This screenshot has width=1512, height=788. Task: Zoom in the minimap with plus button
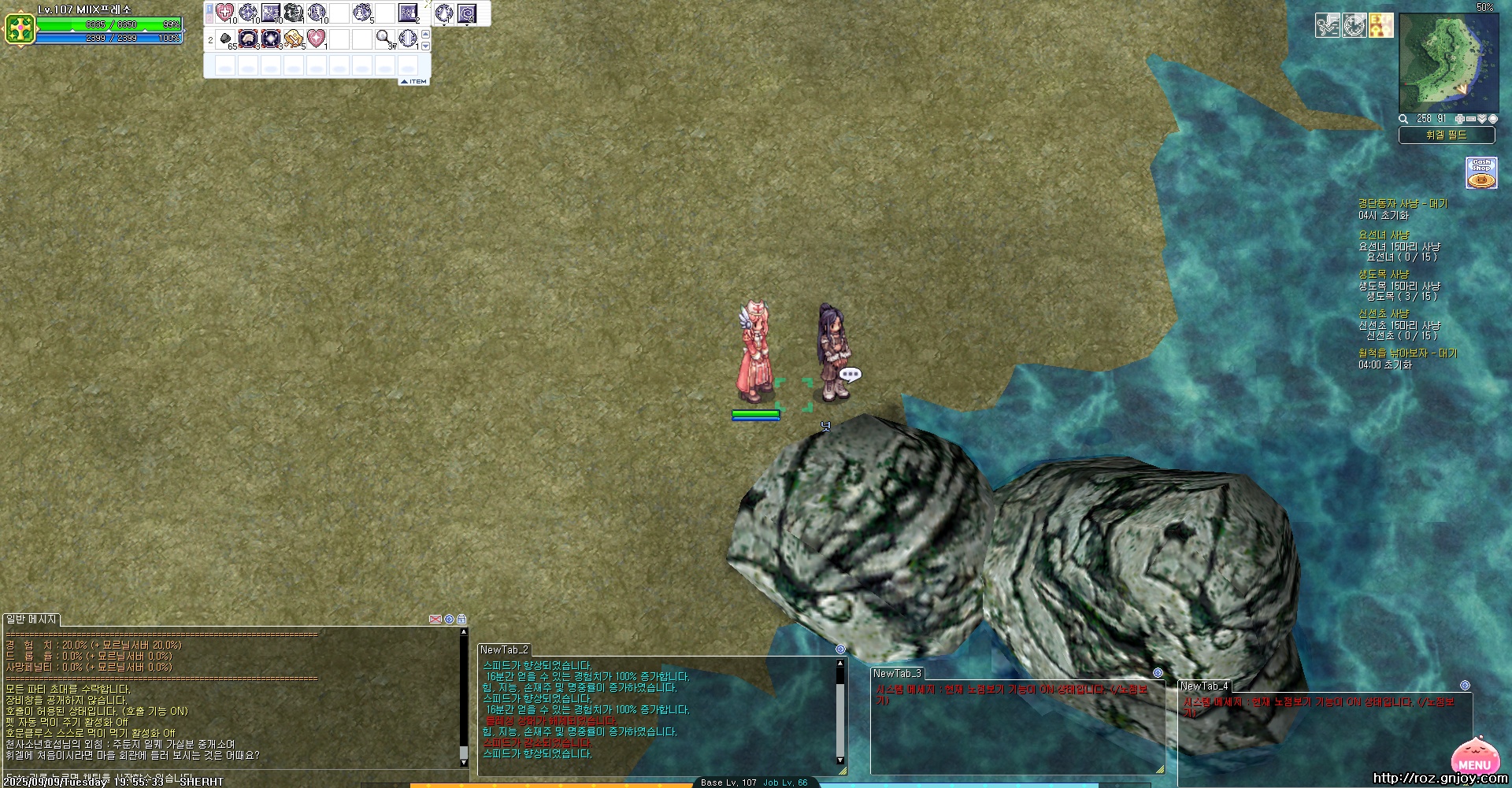click(x=1459, y=119)
